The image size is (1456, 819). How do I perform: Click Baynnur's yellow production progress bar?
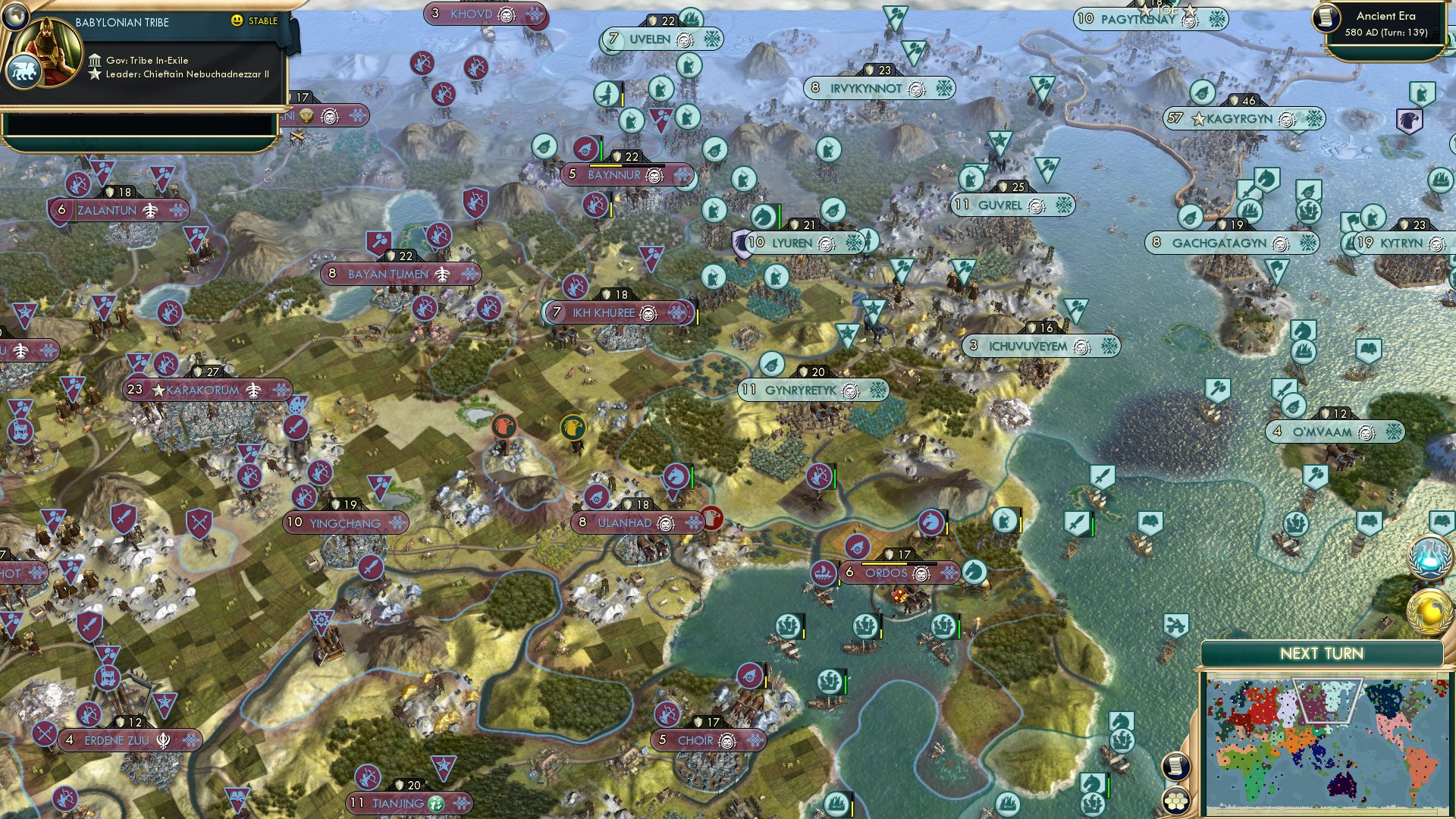coord(606,165)
